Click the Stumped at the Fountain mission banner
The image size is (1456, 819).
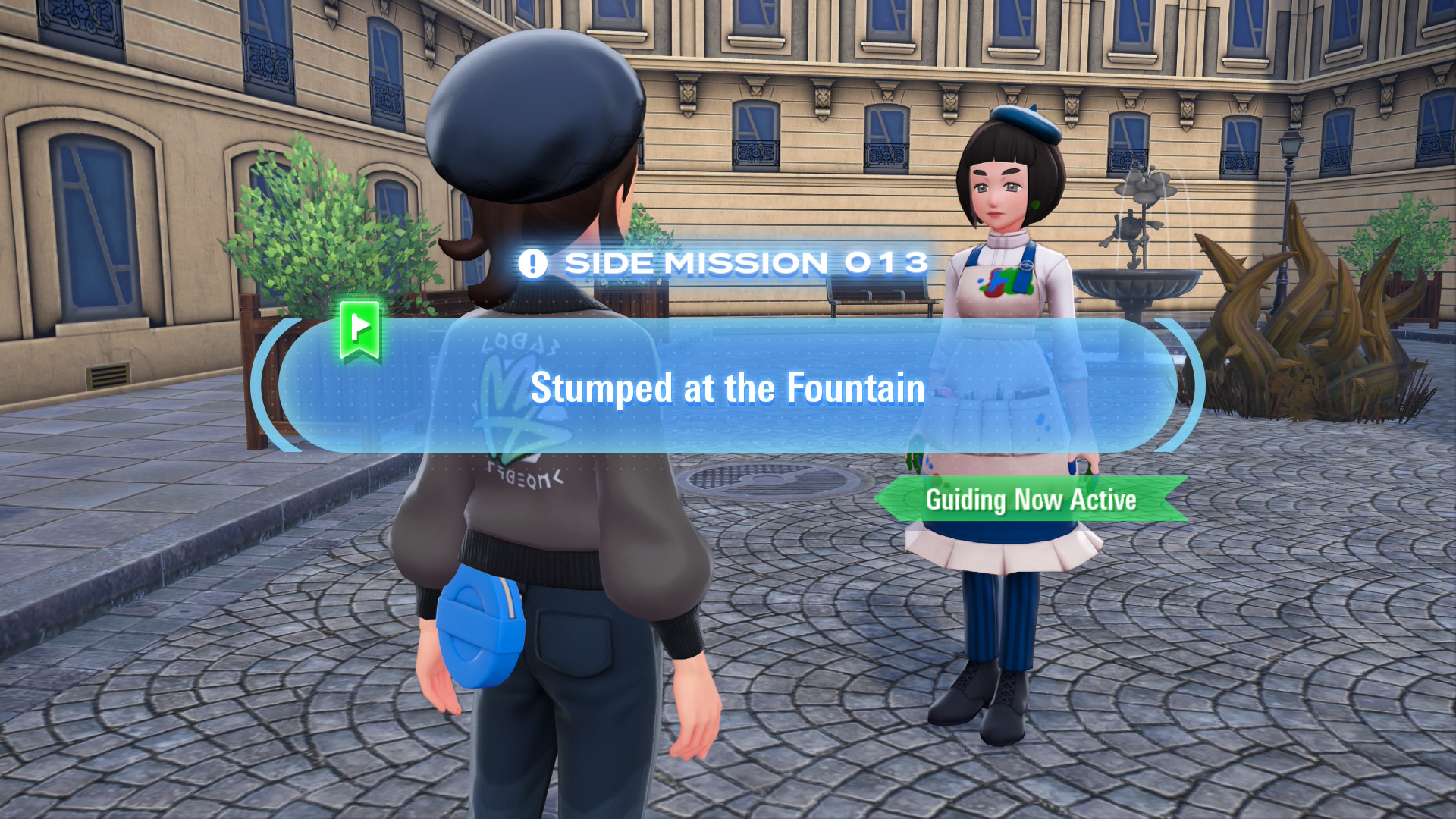pyautogui.click(x=727, y=387)
